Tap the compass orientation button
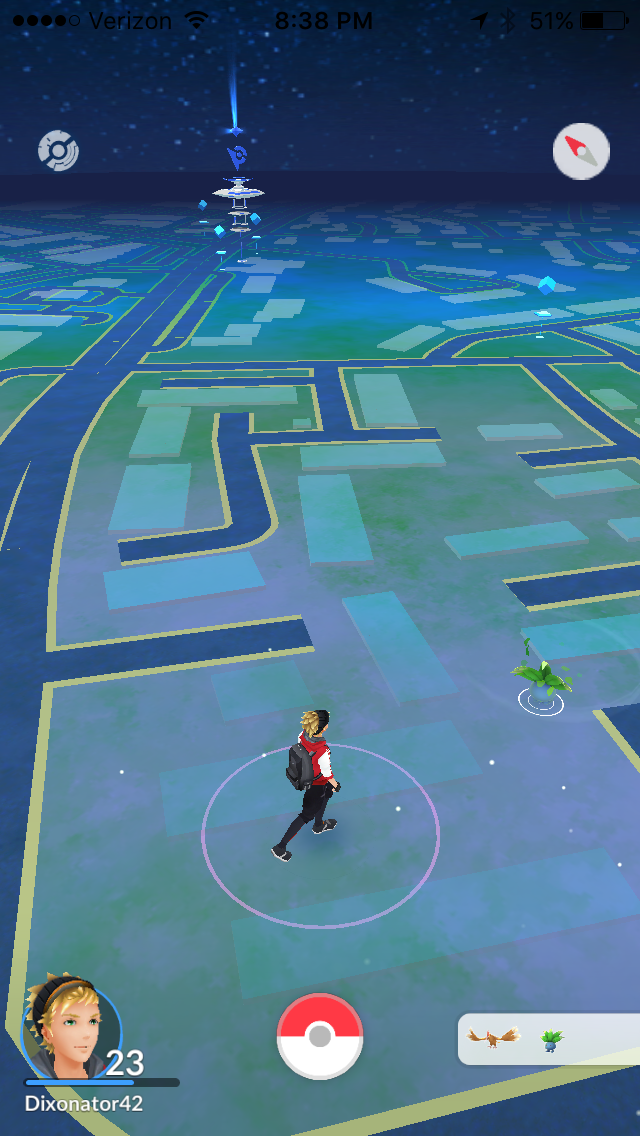 click(581, 151)
